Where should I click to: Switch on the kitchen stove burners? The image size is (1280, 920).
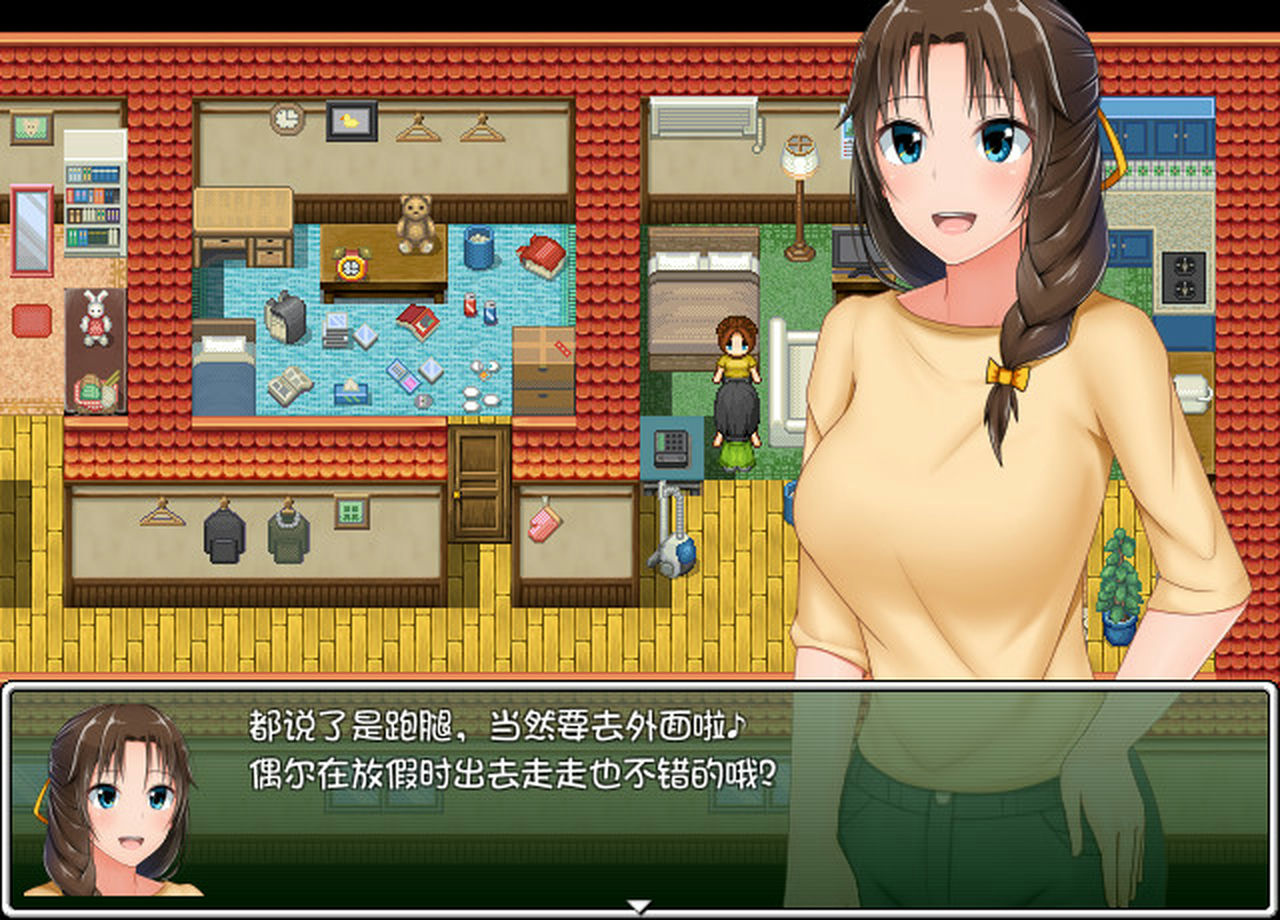(1185, 275)
